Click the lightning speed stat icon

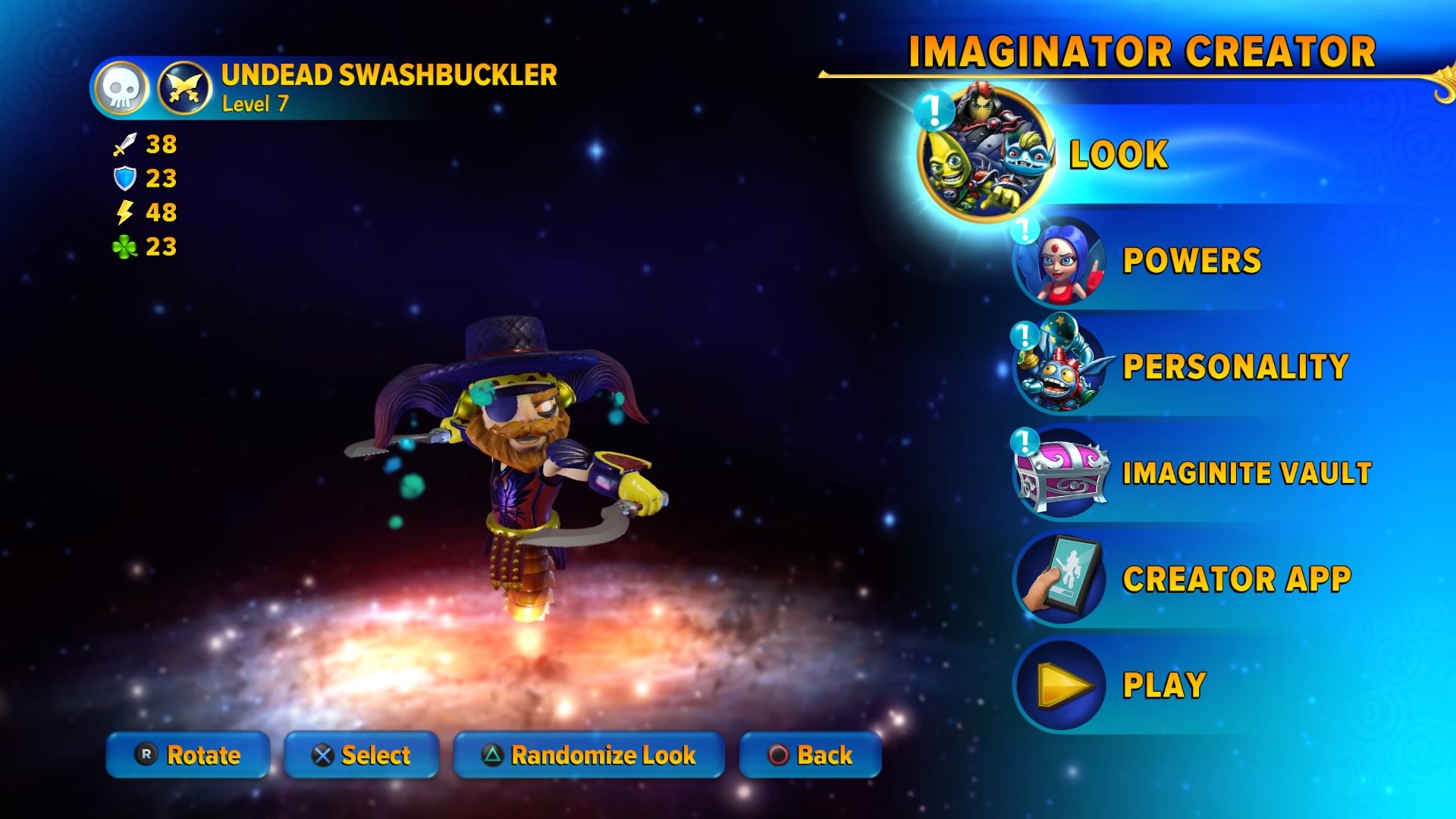[127, 213]
